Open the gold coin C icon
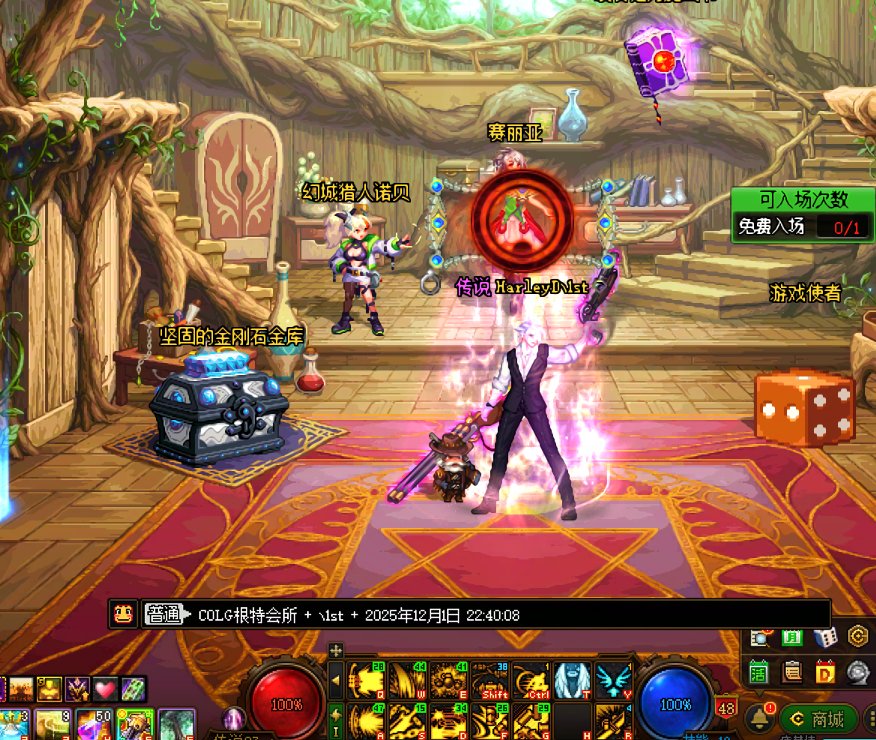Screen dimensions: 876x740 pyautogui.click(x=858, y=637)
